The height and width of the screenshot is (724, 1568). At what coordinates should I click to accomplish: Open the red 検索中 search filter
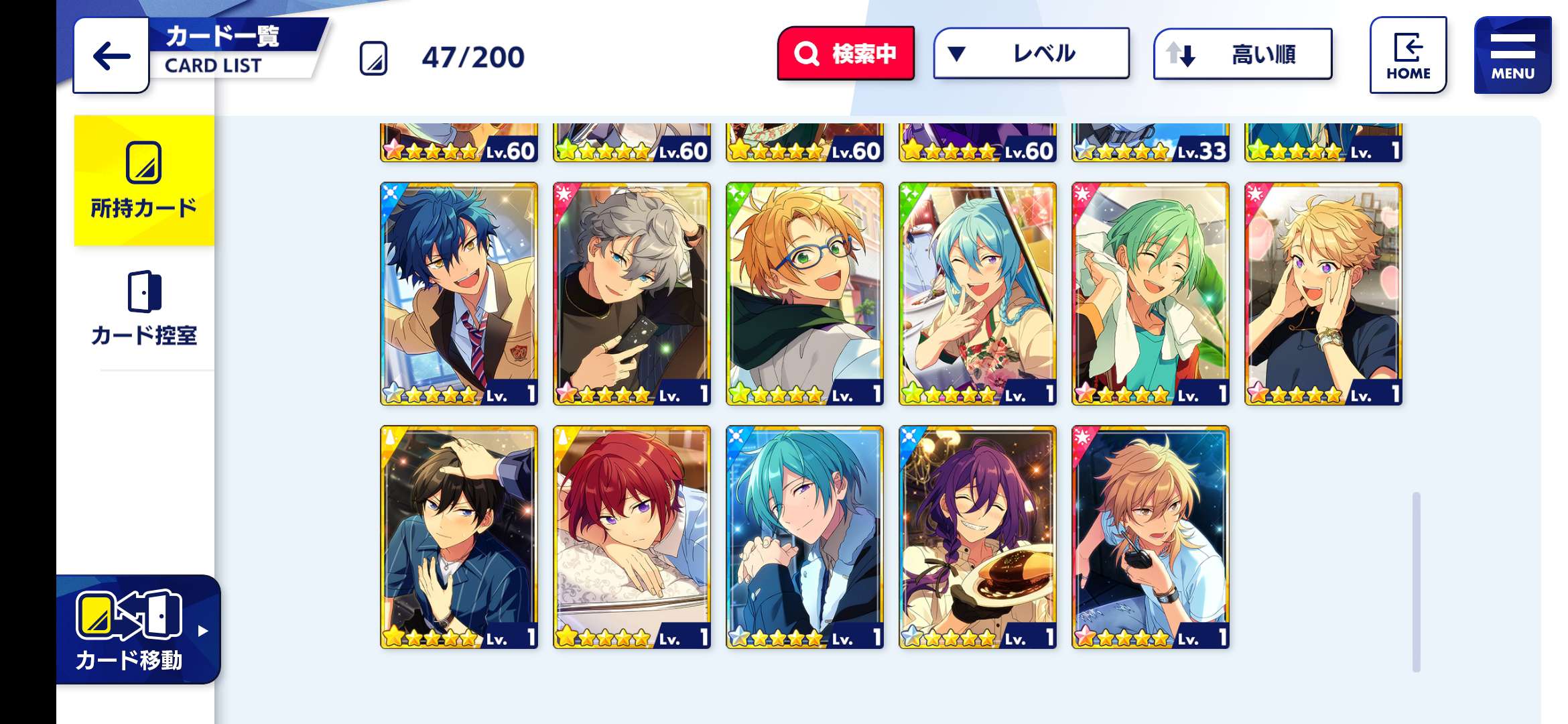pos(846,54)
